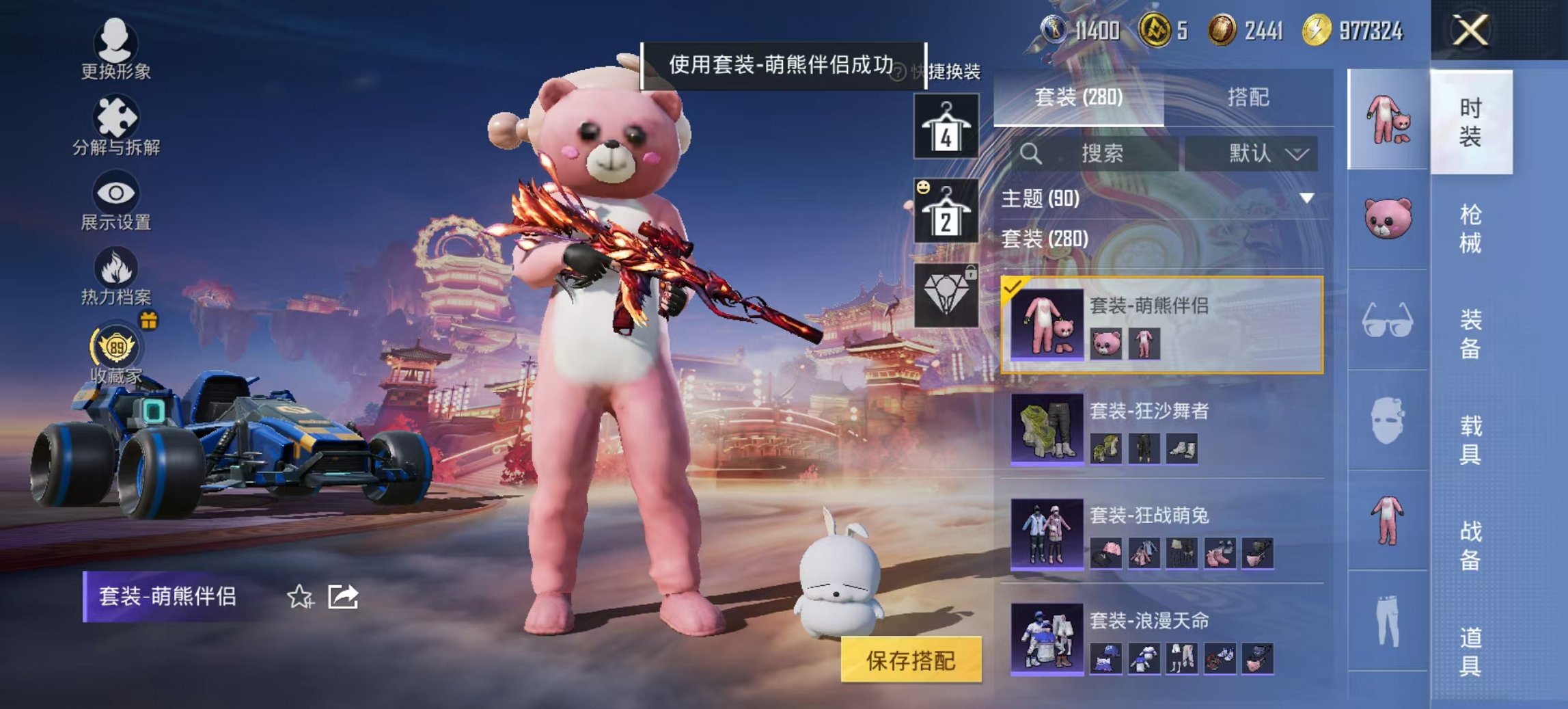Open the 更换形象 character change panel

coord(116,49)
